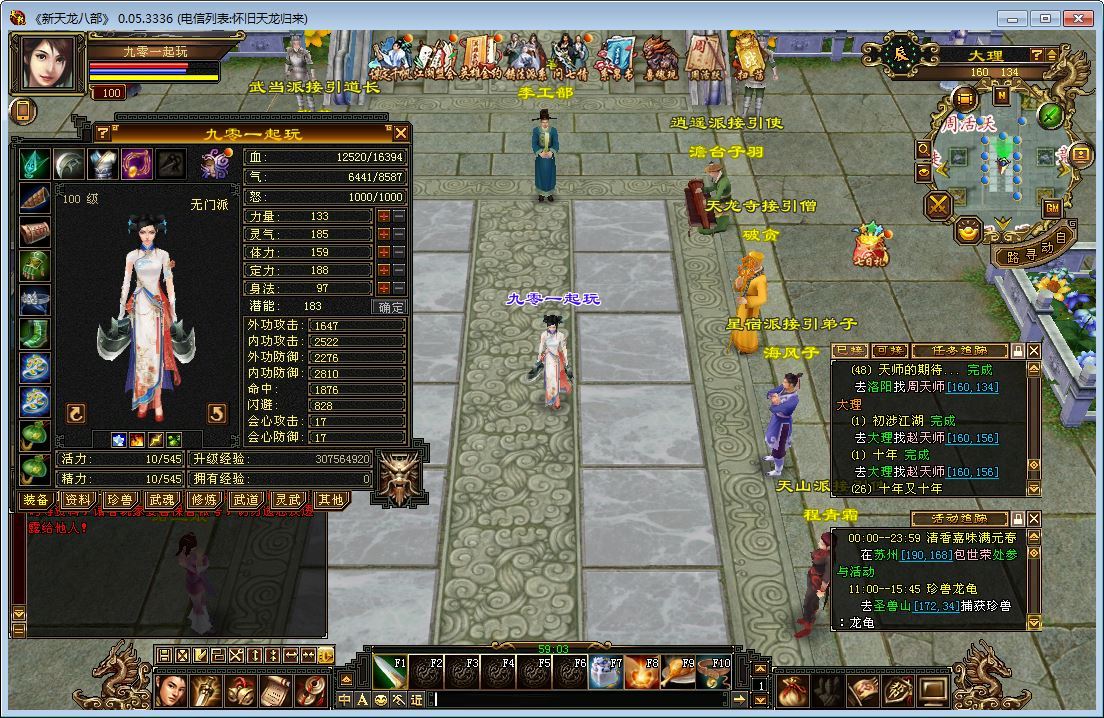Maximize the game window
Image resolution: width=1104 pixels, height=718 pixels.
[1046, 19]
